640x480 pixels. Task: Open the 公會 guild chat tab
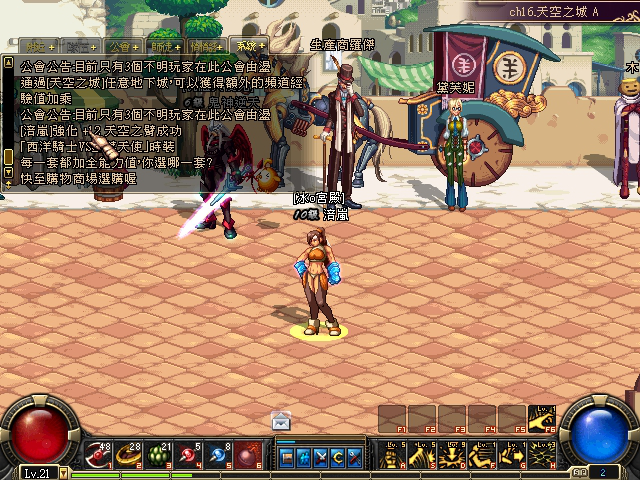(122, 45)
